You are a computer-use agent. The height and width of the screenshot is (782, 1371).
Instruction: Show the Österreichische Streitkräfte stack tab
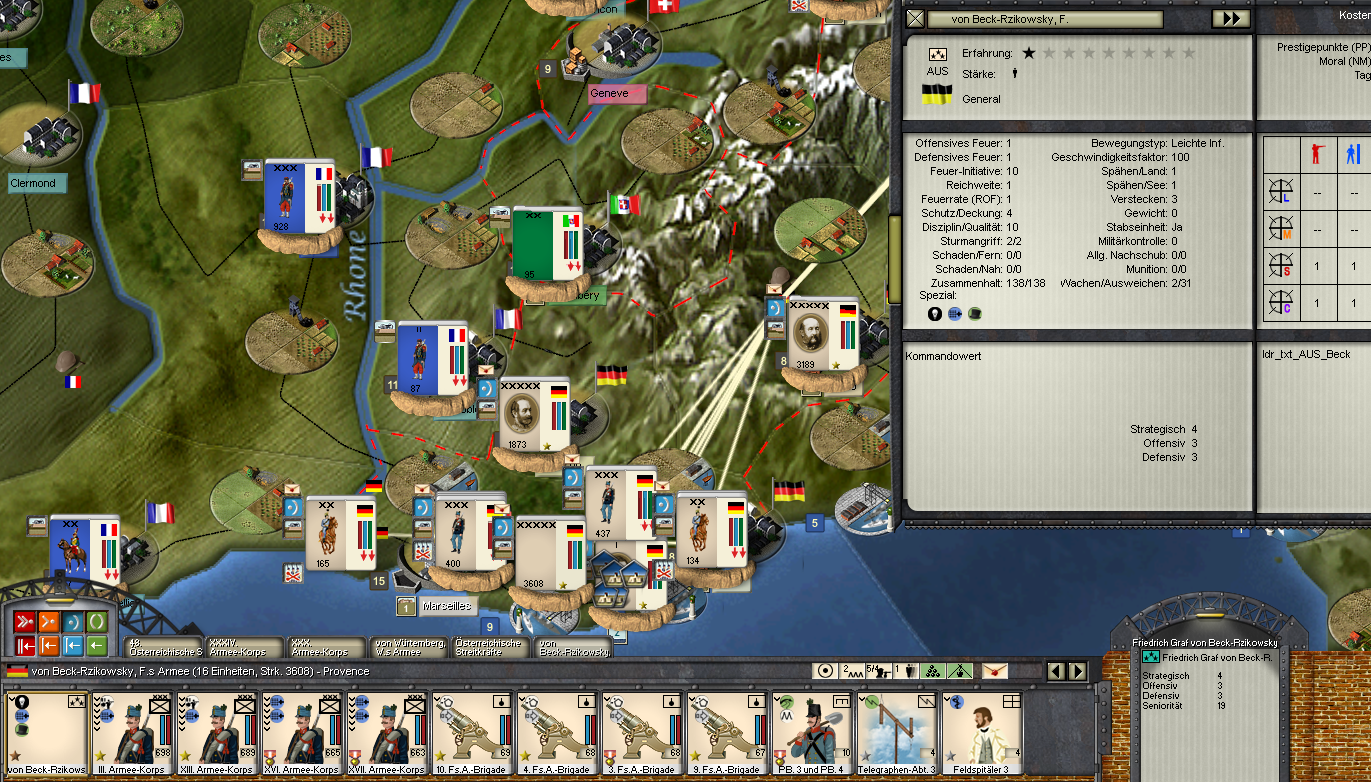[x=490, y=647]
